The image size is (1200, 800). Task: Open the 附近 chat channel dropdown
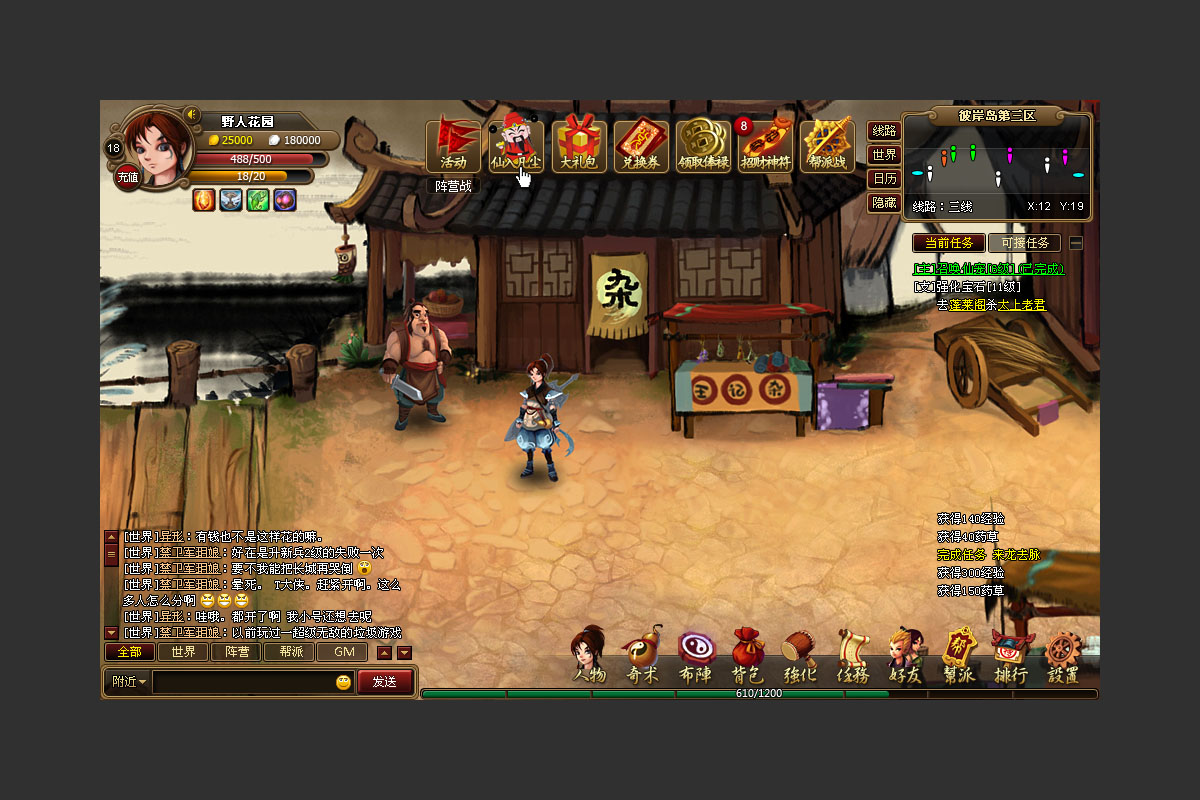129,682
